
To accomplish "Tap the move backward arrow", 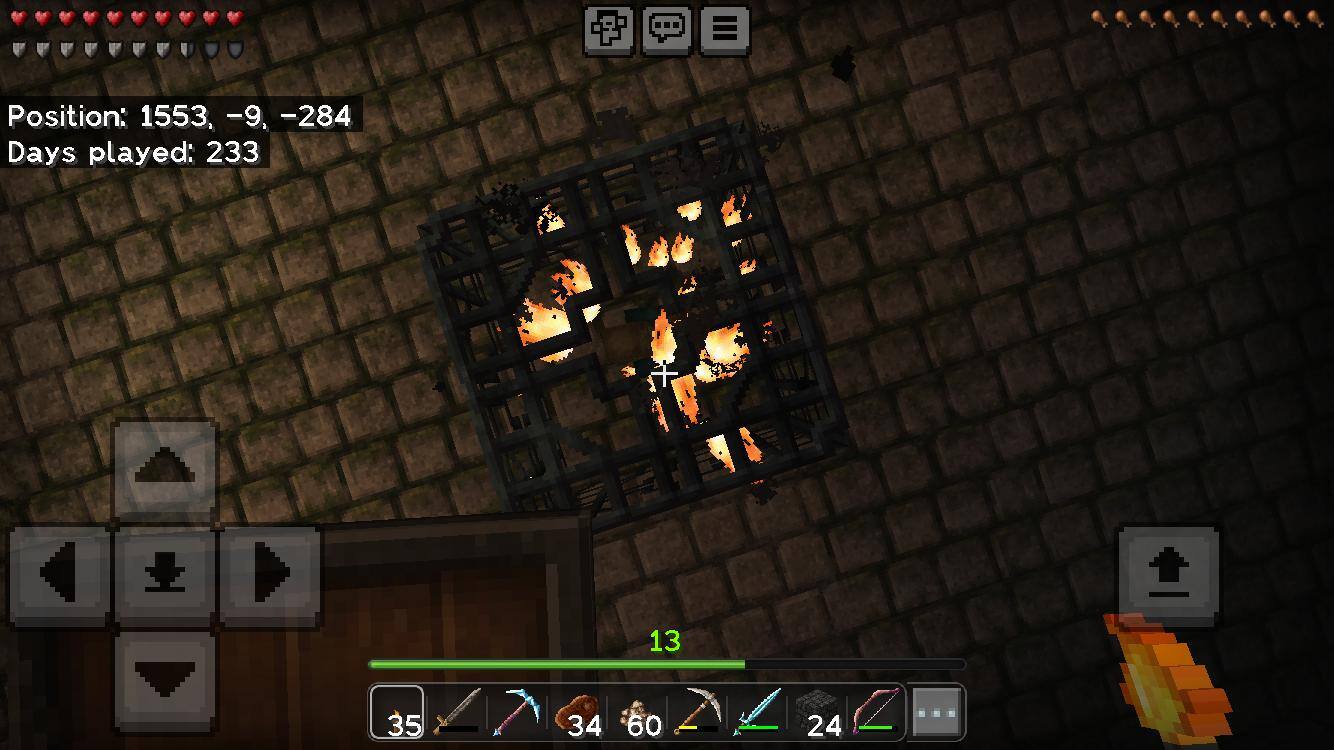I will pos(165,680).
